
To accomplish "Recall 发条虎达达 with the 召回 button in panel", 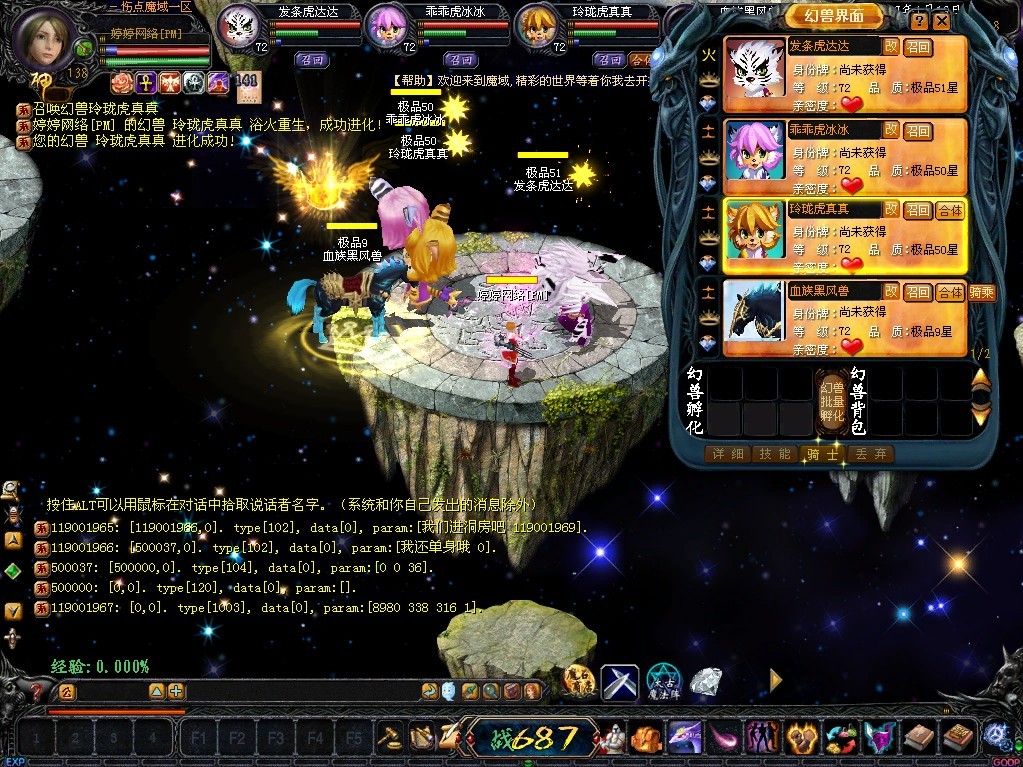I will 918,47.
